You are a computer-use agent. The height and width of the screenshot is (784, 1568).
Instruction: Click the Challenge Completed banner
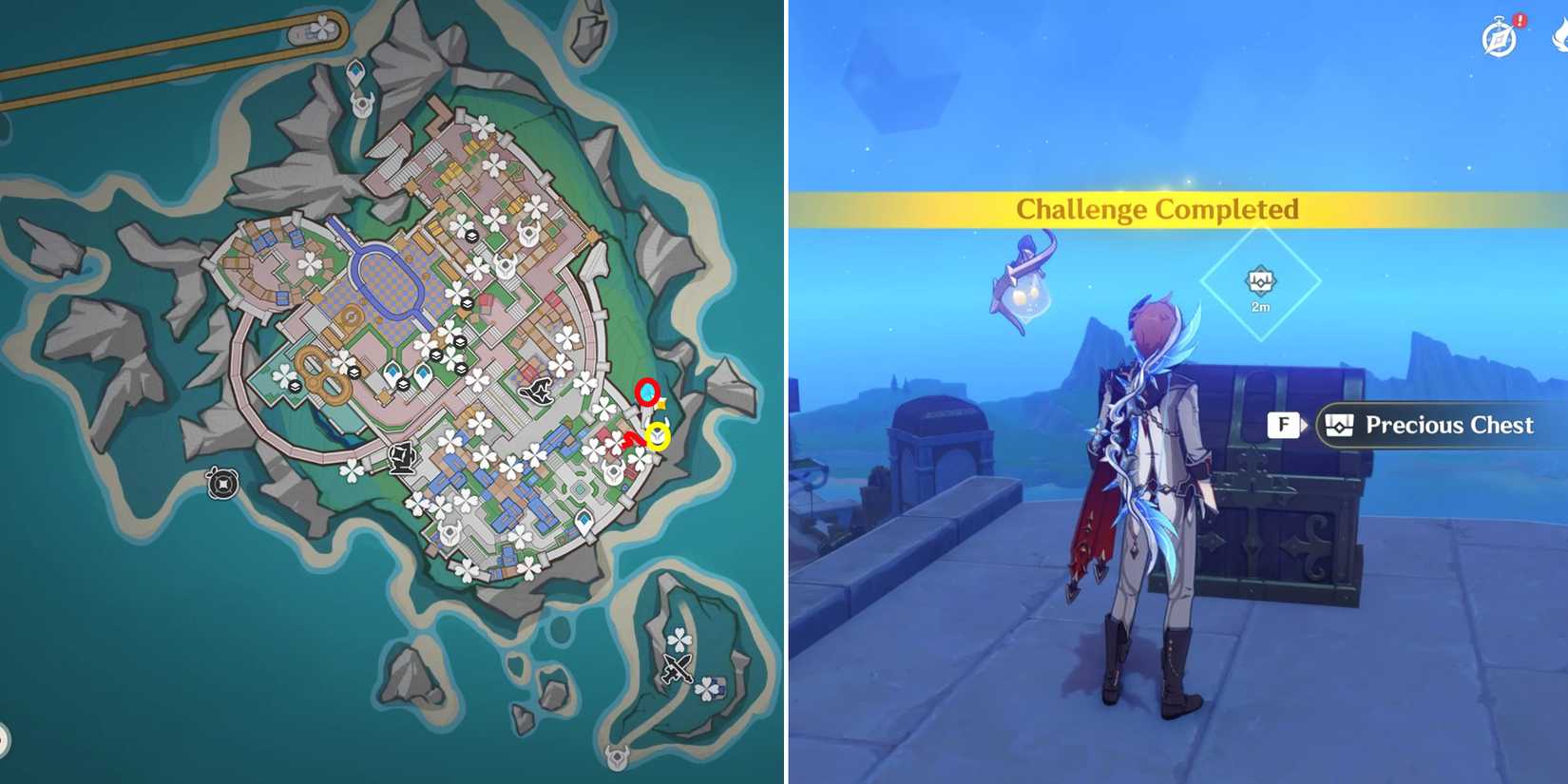pos(1157,209)
